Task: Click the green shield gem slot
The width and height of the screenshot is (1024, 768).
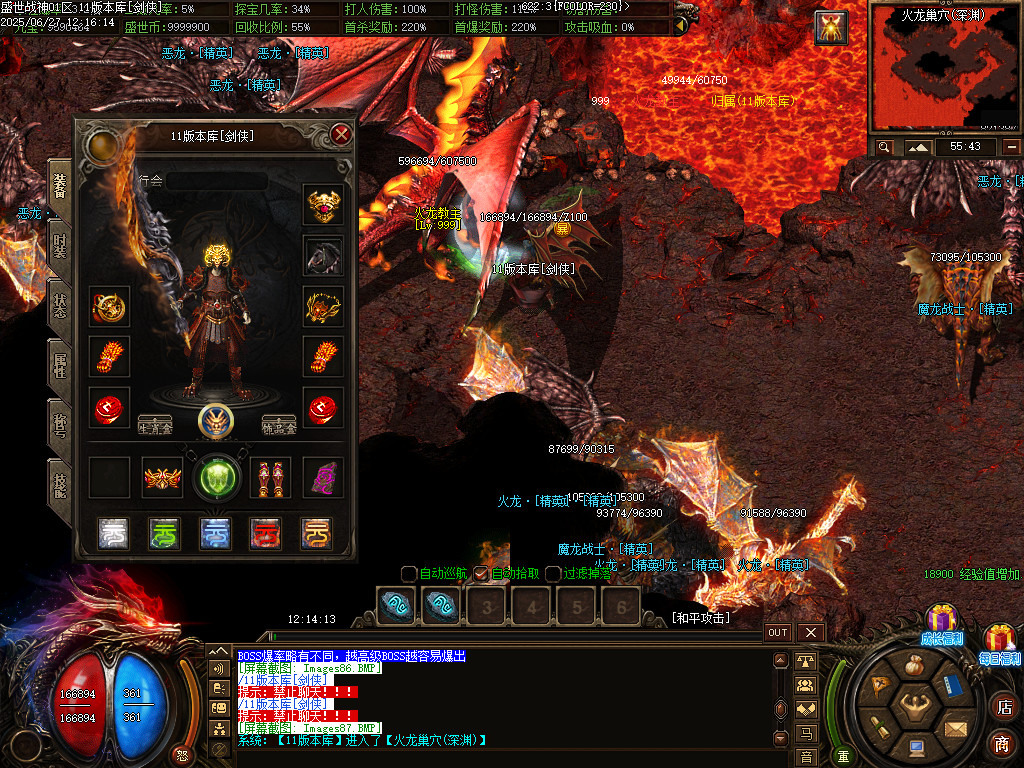Action: tap(217, 477)
